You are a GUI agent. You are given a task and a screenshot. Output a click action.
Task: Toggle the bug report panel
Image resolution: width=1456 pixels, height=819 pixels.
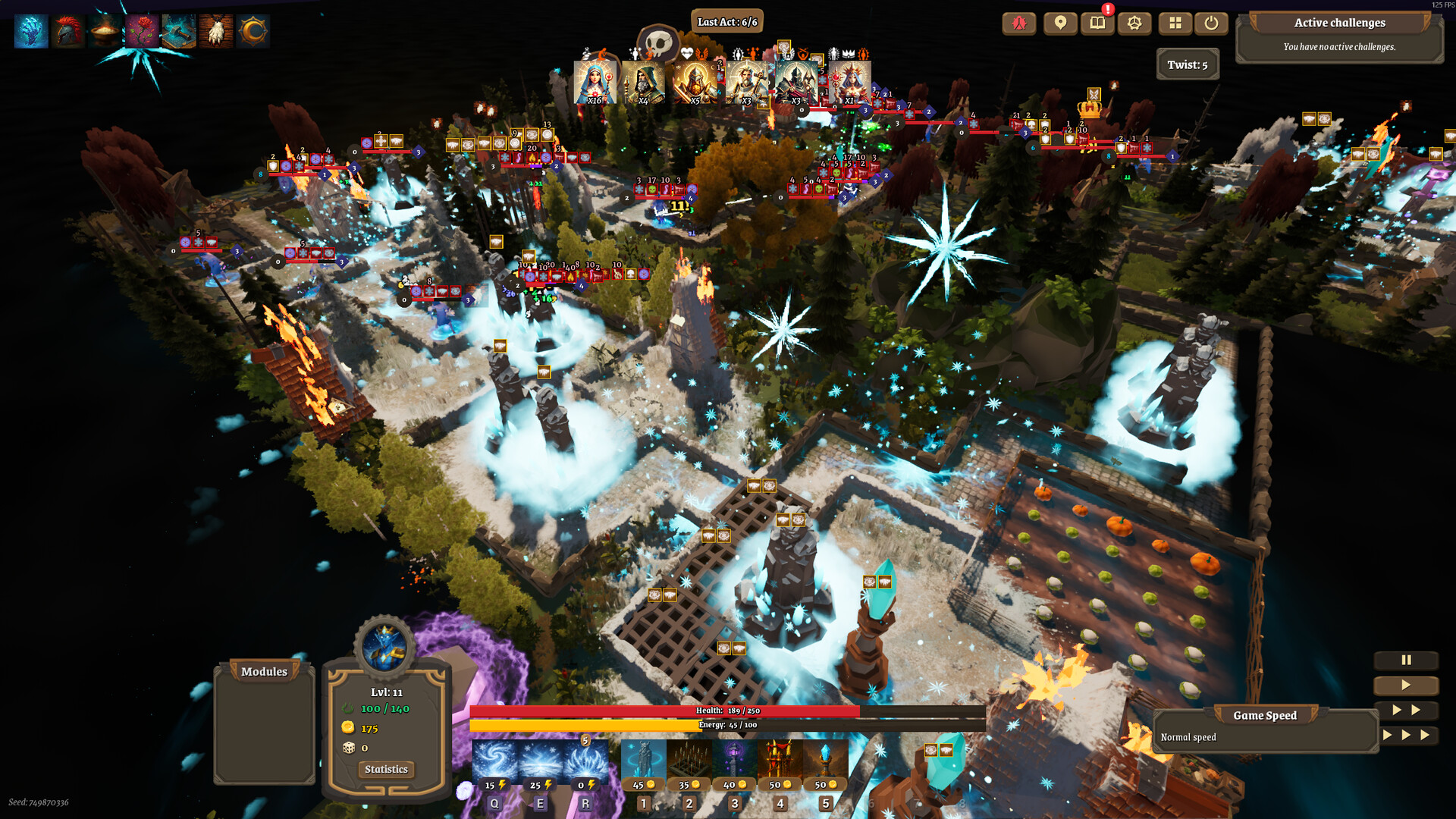pos(1019,24)
